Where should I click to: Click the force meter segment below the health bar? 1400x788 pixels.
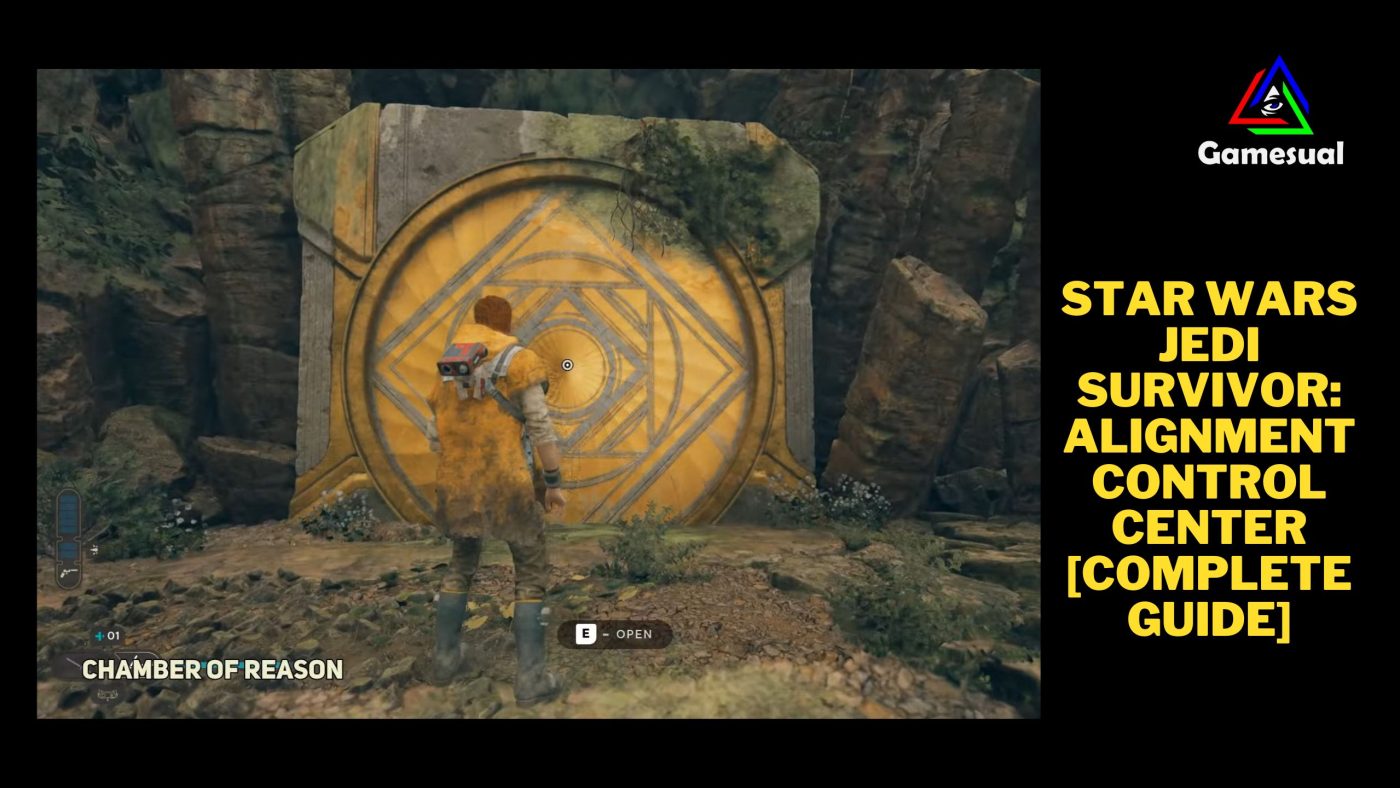point(68,548)
